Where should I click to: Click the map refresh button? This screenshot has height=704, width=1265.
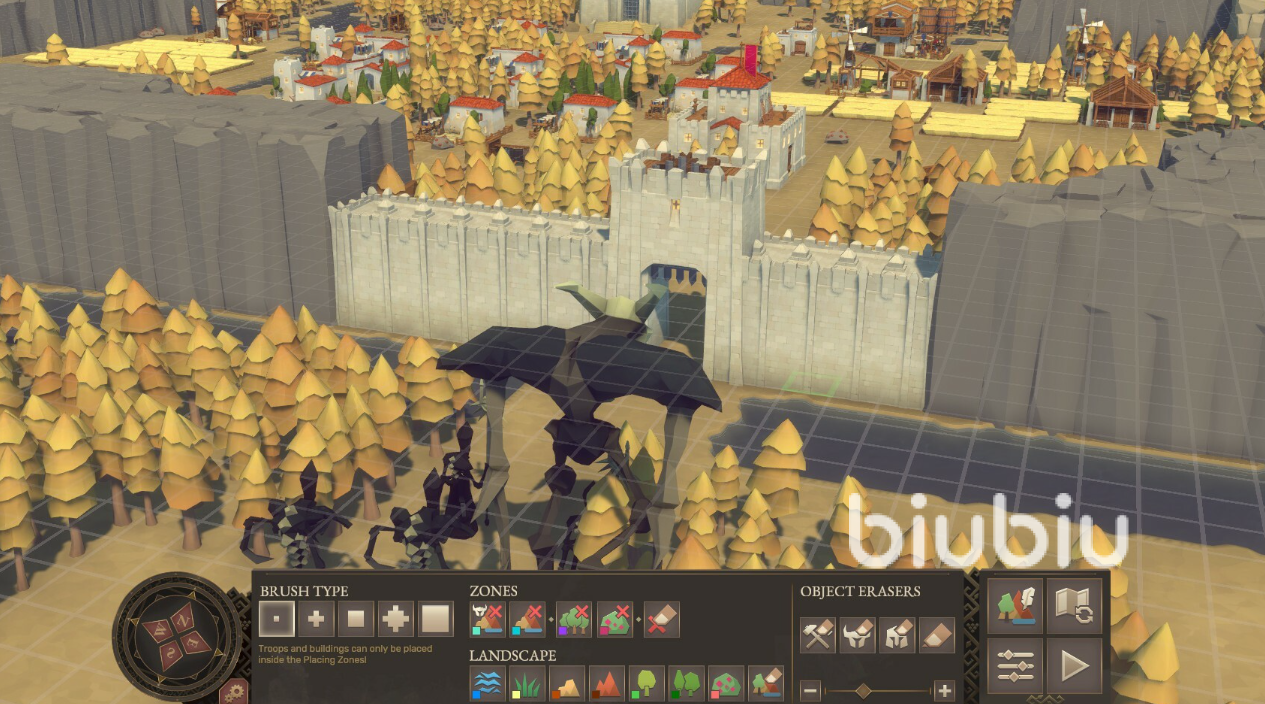coord(1074,606)
